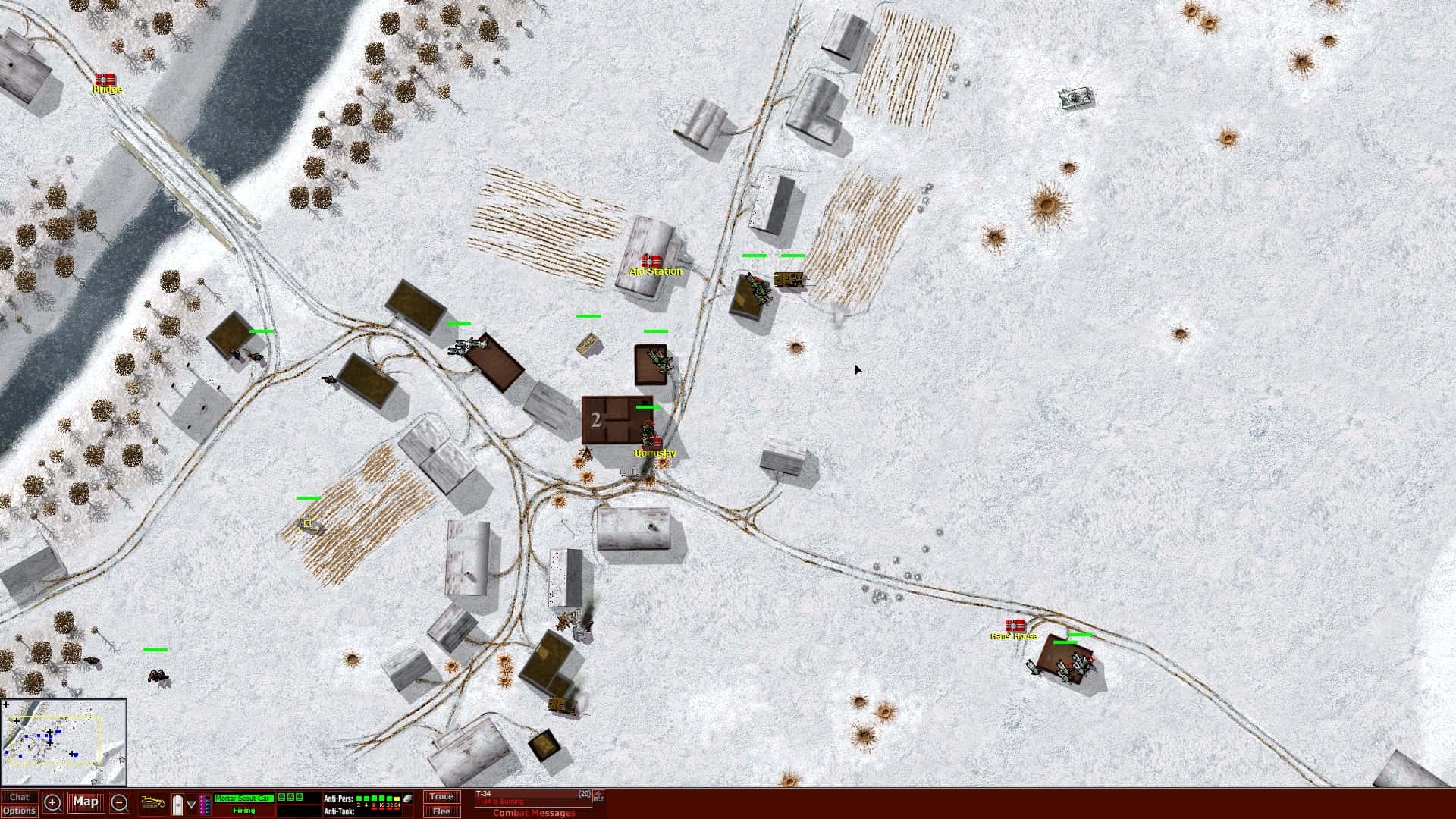
Task: Click the Anti-Pers ammunition level bar
Action: pyautogui.click(x=378, y=796)
